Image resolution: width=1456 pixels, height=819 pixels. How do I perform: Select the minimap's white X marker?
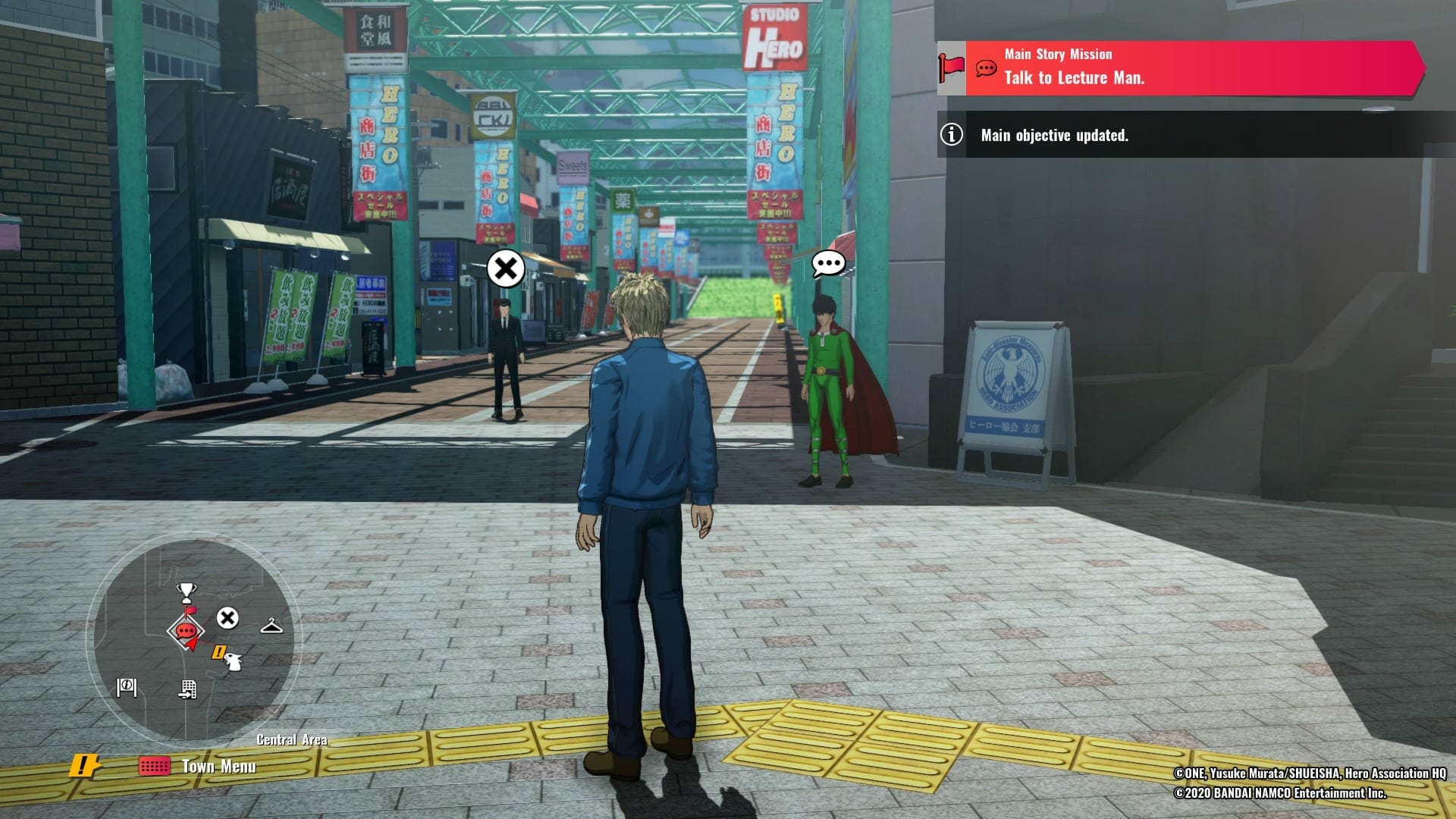click(227, 618)
